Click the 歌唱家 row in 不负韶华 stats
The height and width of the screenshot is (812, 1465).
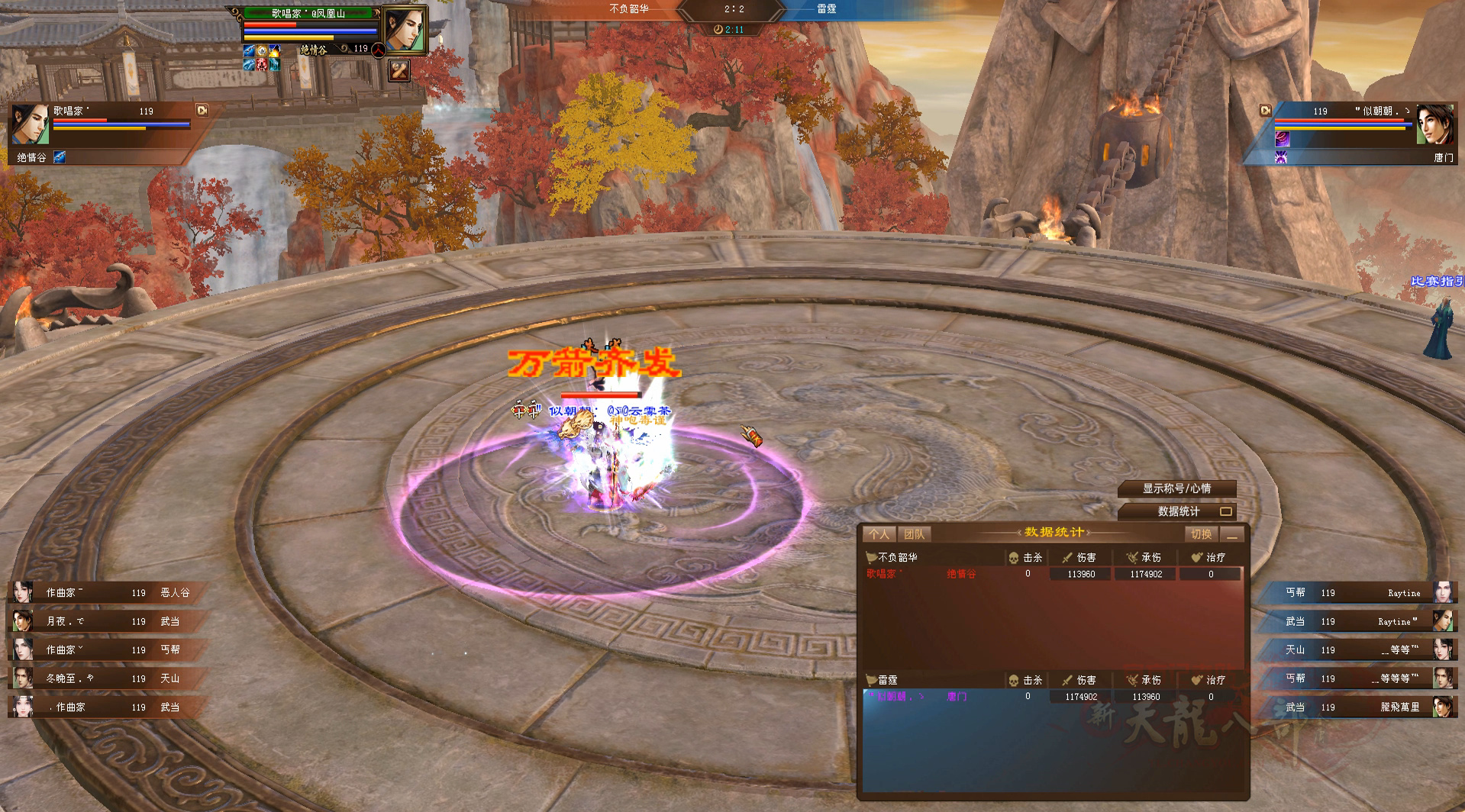pyautogui.click(x=1051, y=574)
